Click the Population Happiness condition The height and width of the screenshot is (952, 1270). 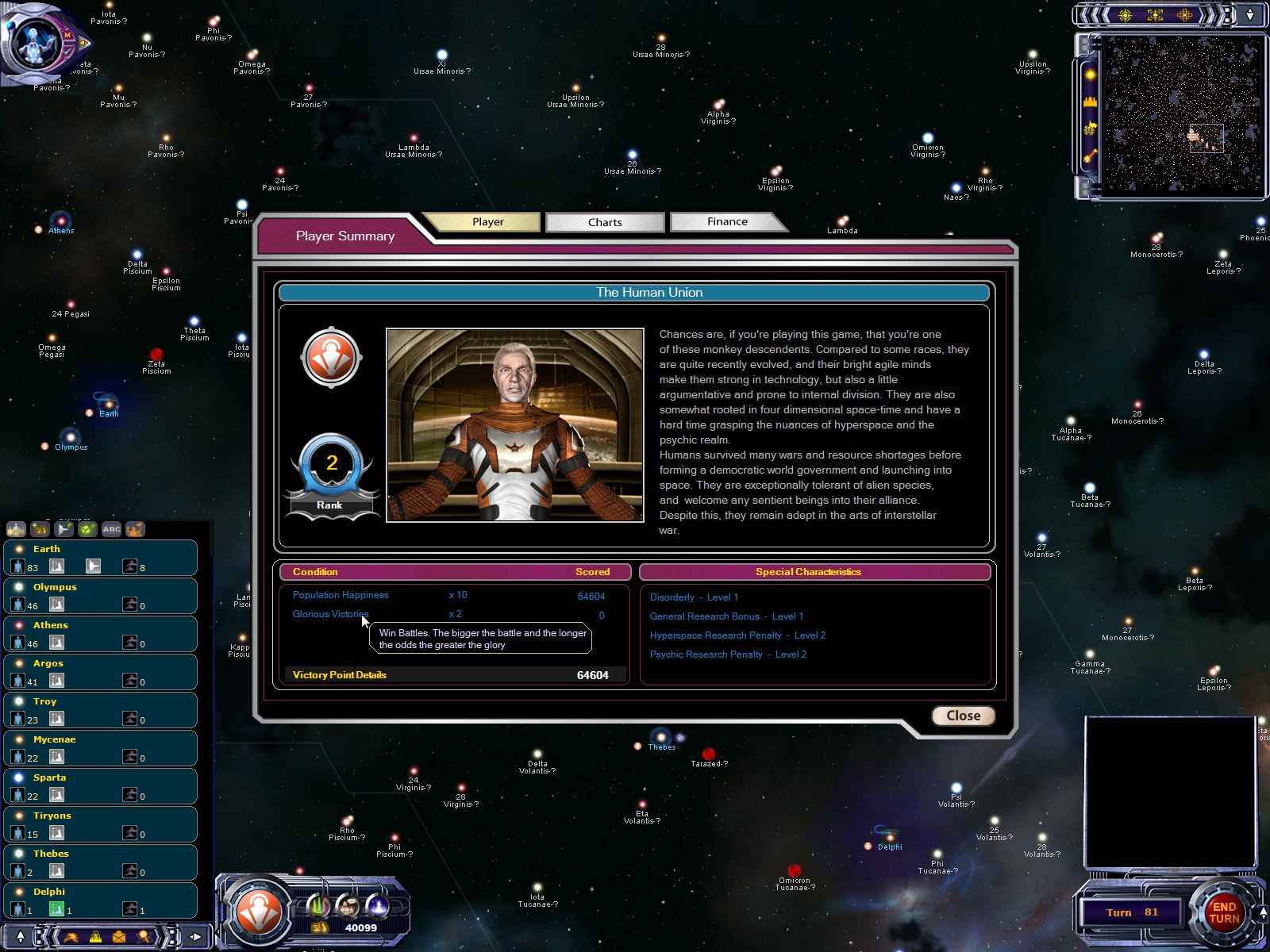click(x=341, y=595)
